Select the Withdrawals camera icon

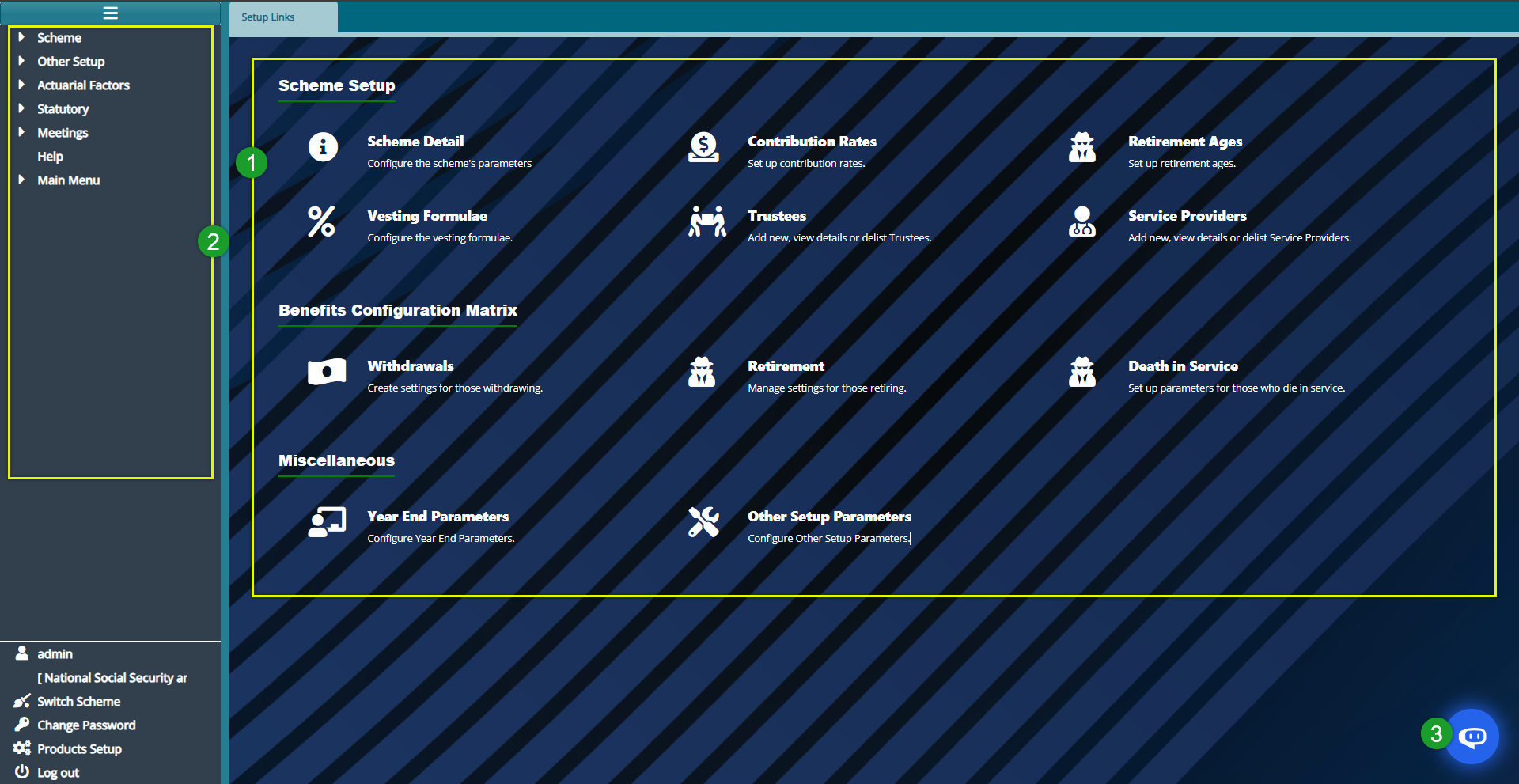click(x=326, y=372)
